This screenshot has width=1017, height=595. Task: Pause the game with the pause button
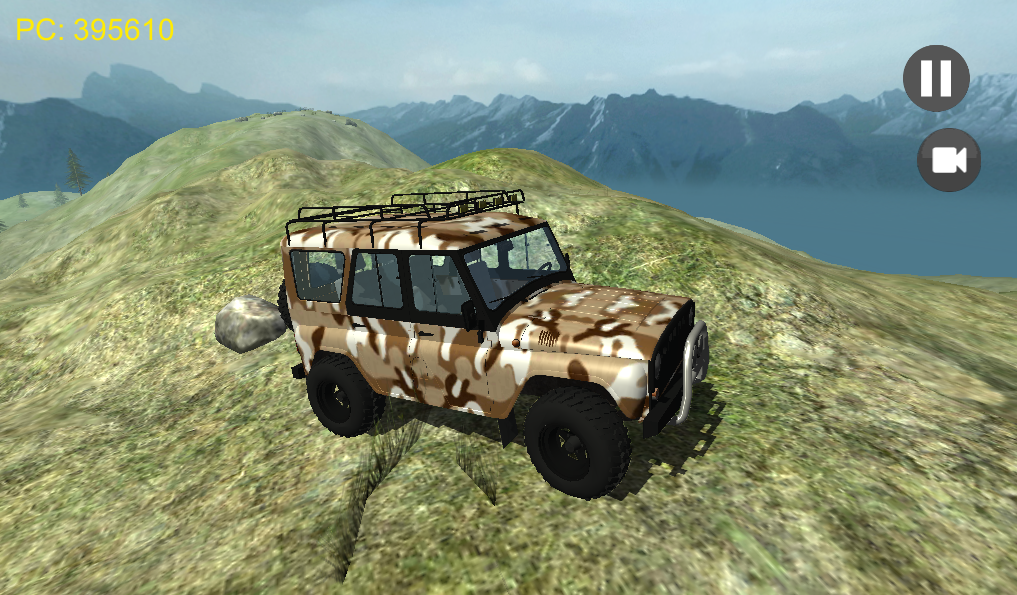[936, 78]
